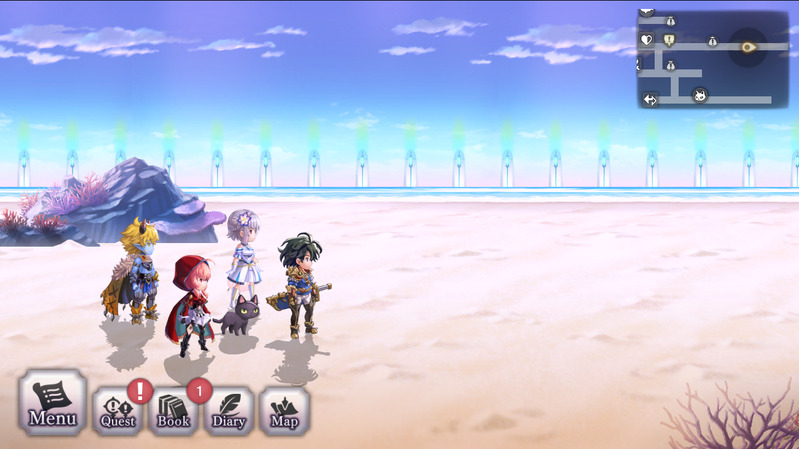The height and width of the screenshot is (449, 799).
Task: Open the main Menu
Action: [x=52, y=403]
